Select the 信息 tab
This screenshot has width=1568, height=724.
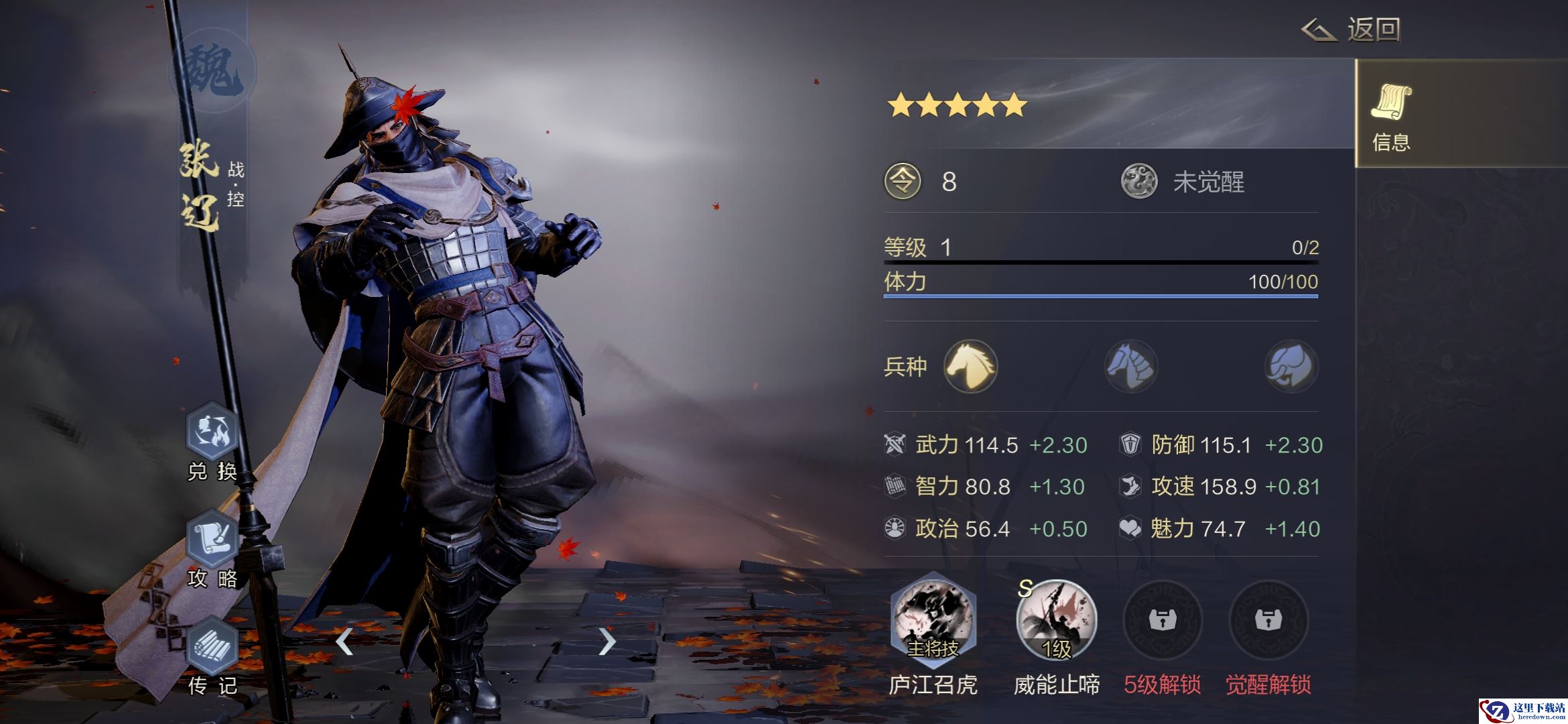click(1391, 115)
